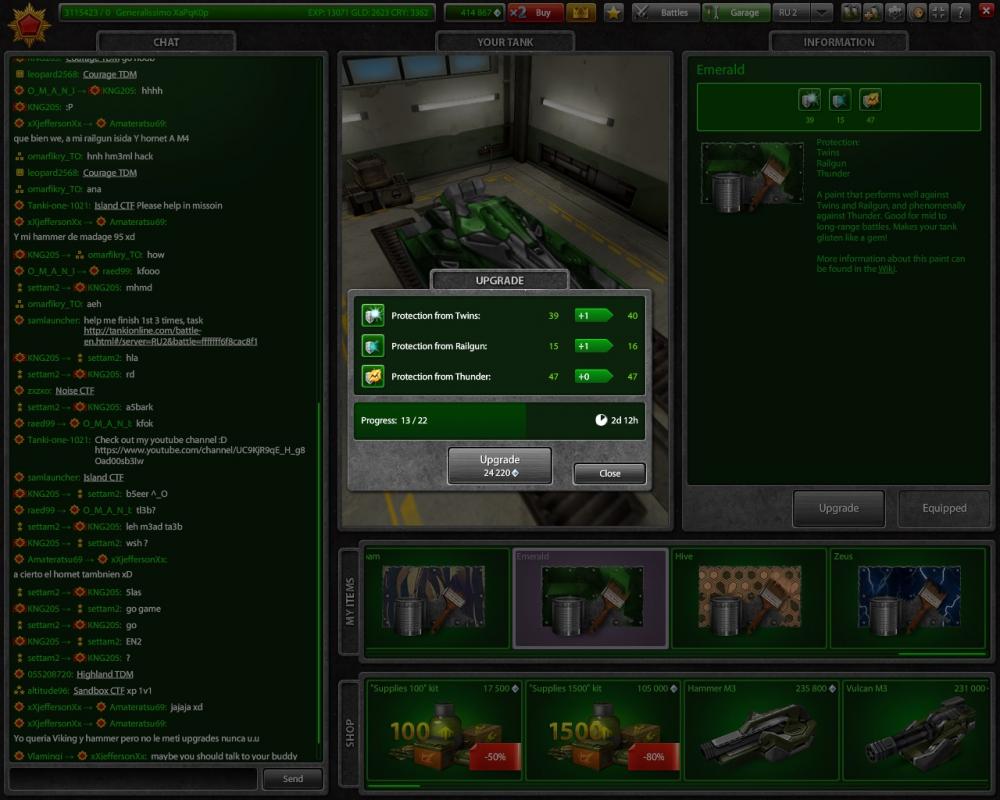This screenshot has width=1000, height=800.
Task: Go to the Garage
Action: click(x=735, y=13)
